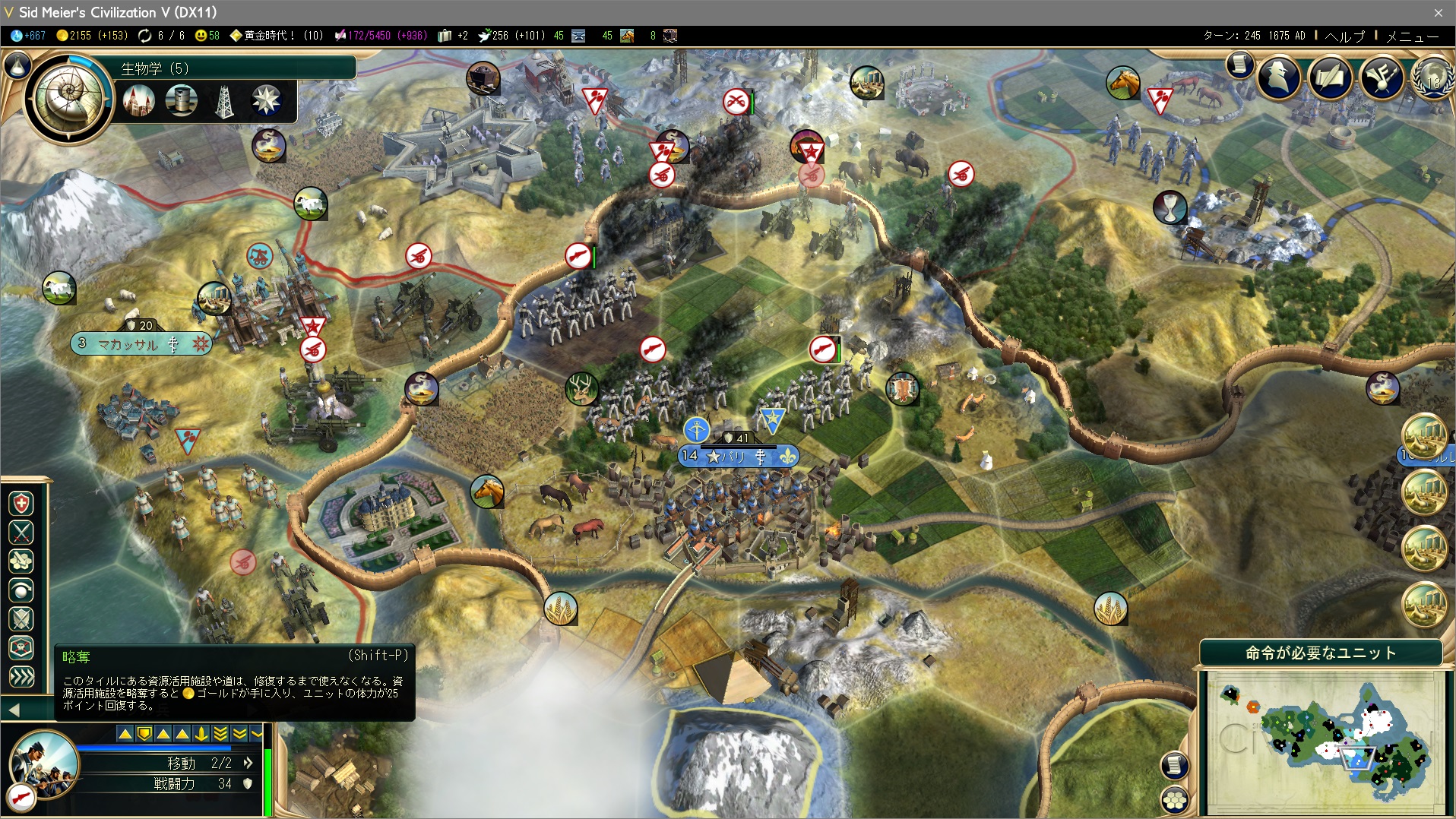Activate the sleep orb unit action

pos(21,590)
